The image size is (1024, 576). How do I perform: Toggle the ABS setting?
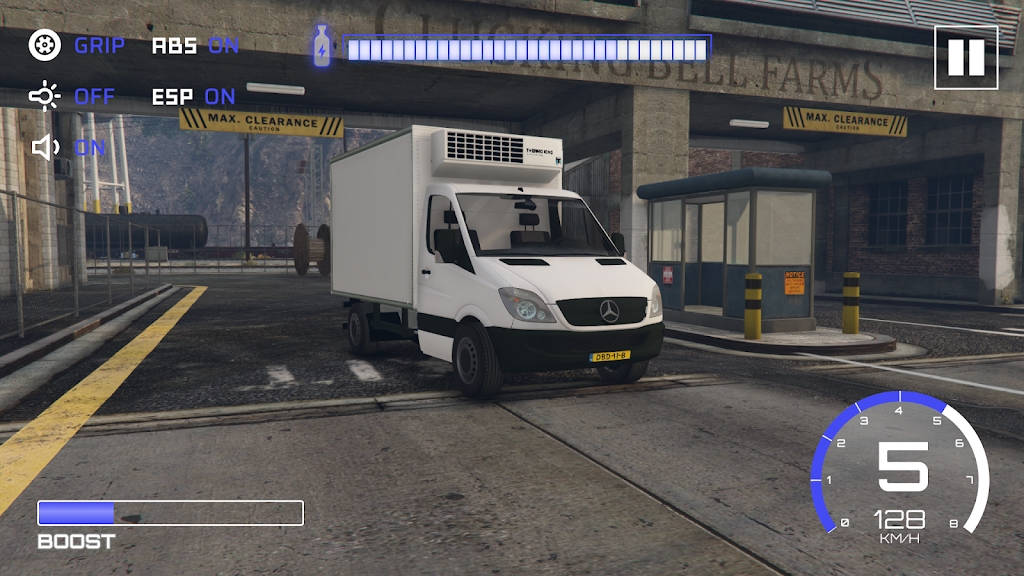pos(196,45)
